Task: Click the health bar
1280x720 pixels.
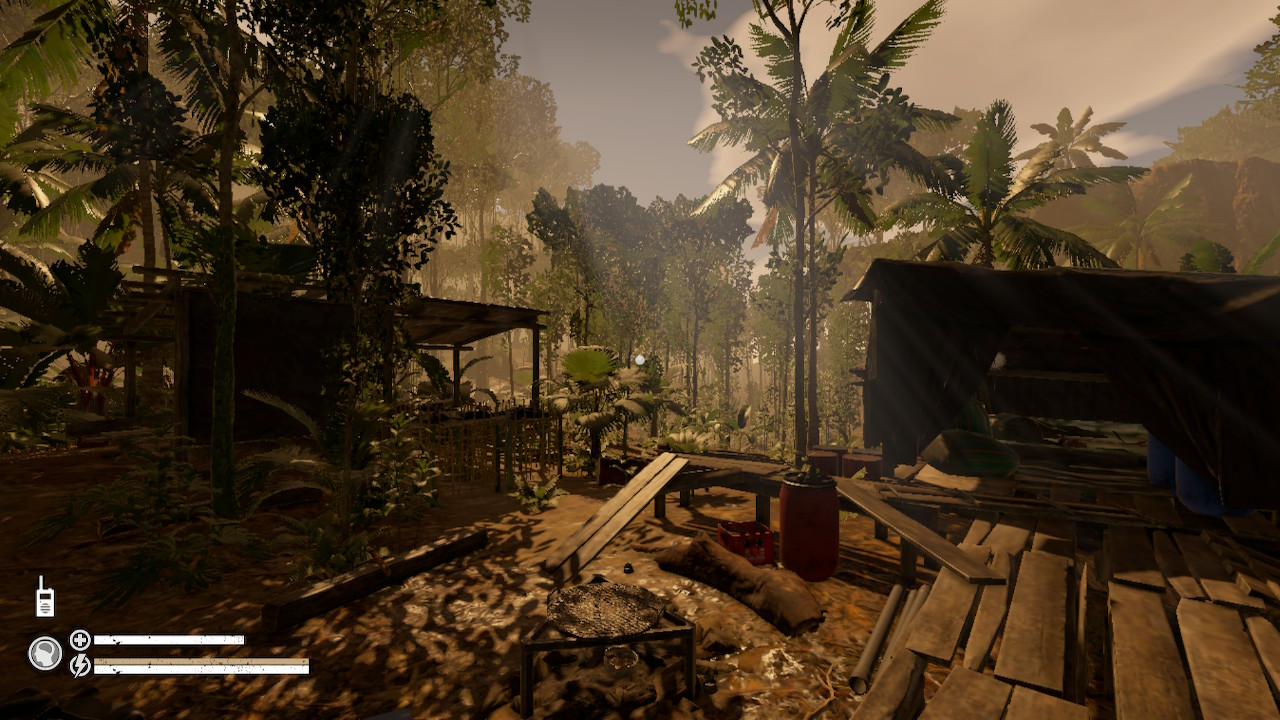Action: (x=170, y=638)
